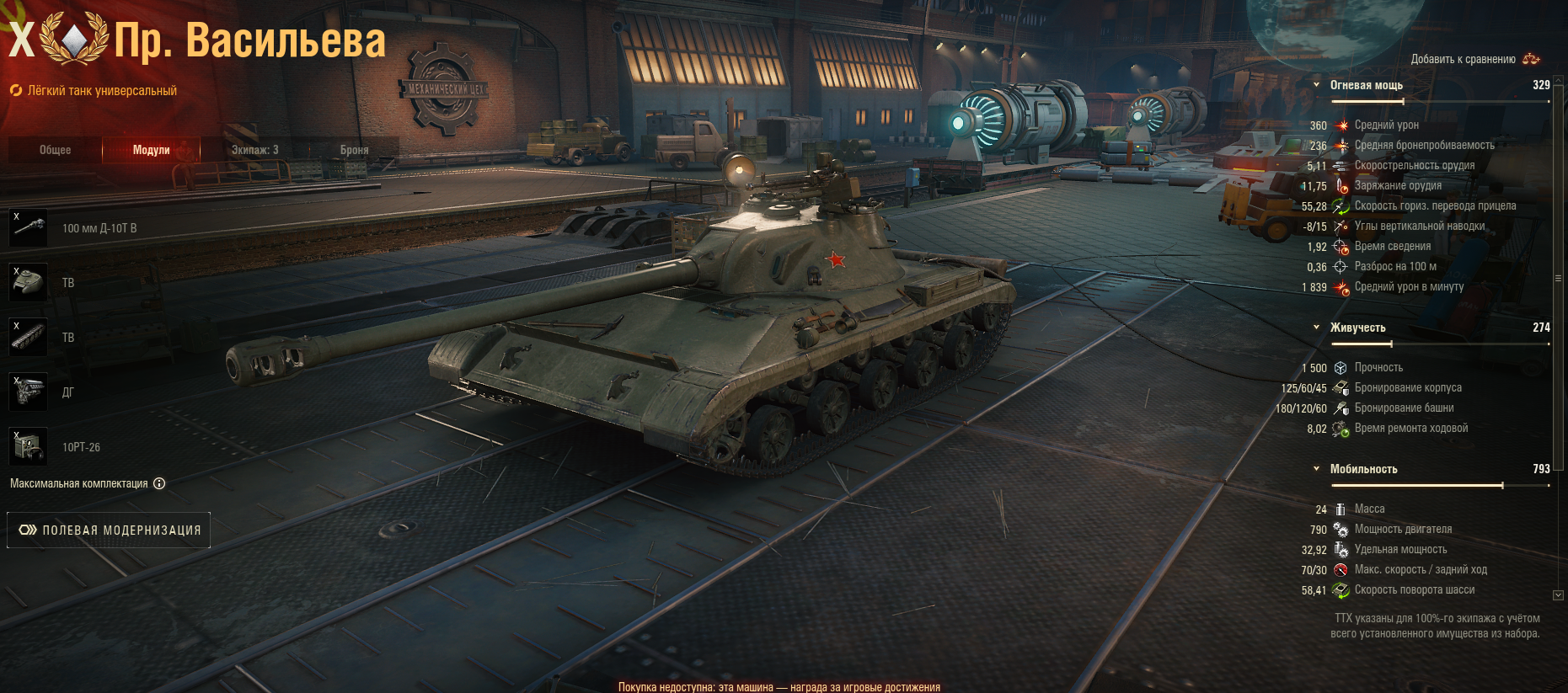Toggle the Мобильность section arrow
The image size is (1568, 693).
tap(1317, 469)
